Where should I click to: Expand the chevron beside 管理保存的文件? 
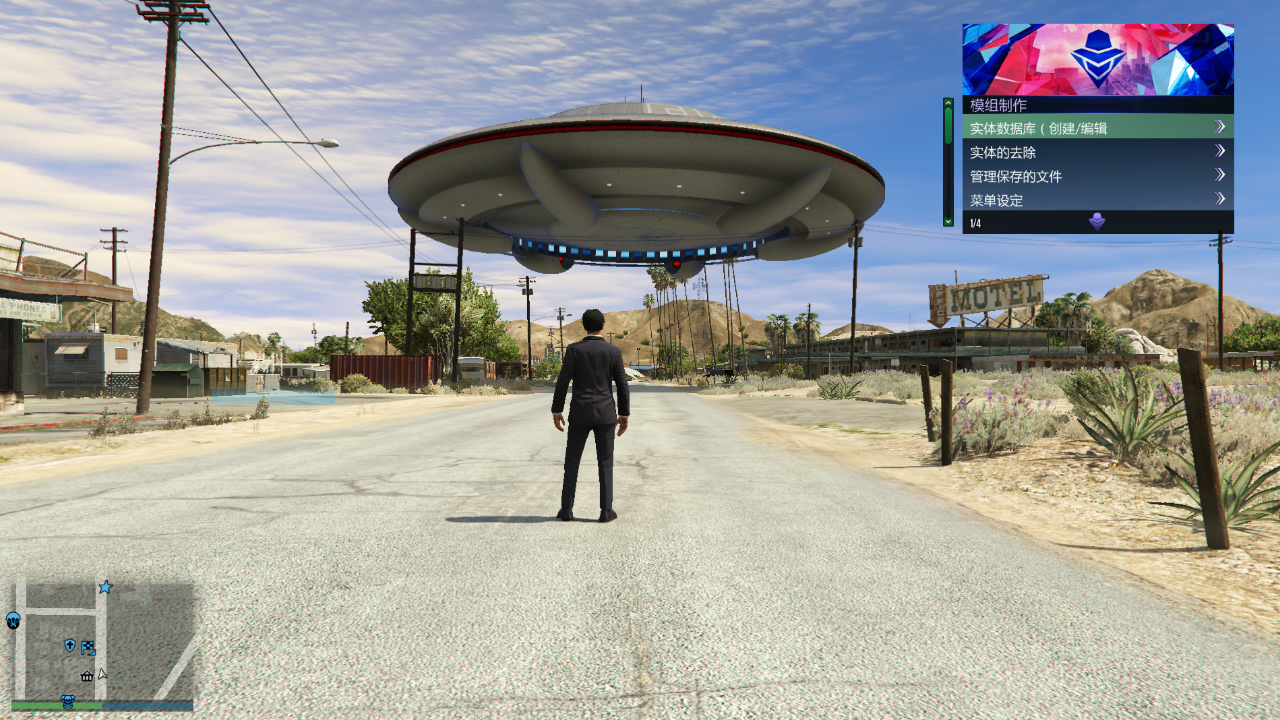[x=1220, y=175]
